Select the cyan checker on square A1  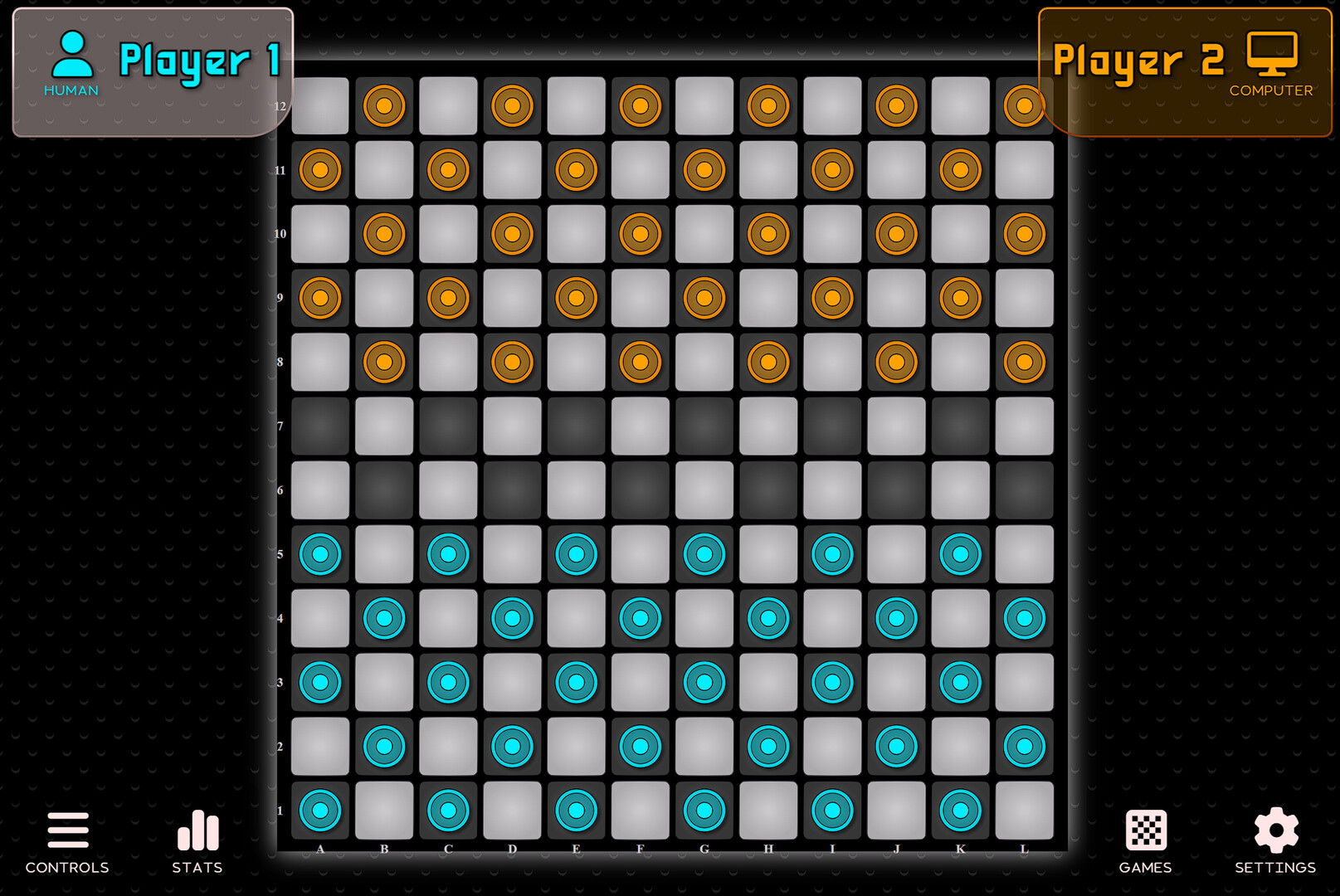(319, 809)
